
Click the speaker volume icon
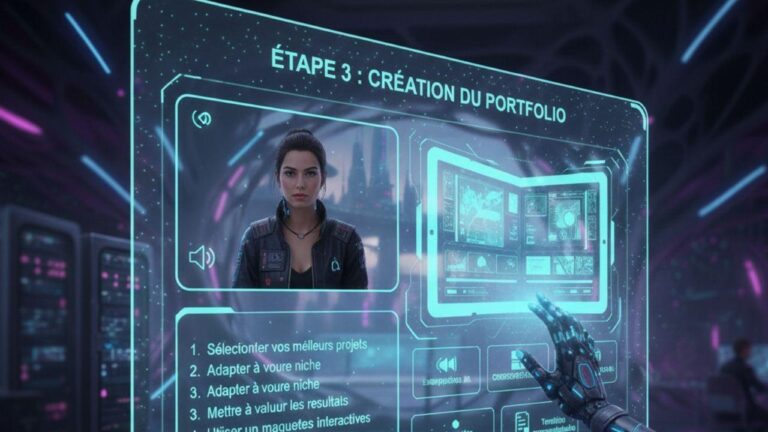click(x=201, y=257)
